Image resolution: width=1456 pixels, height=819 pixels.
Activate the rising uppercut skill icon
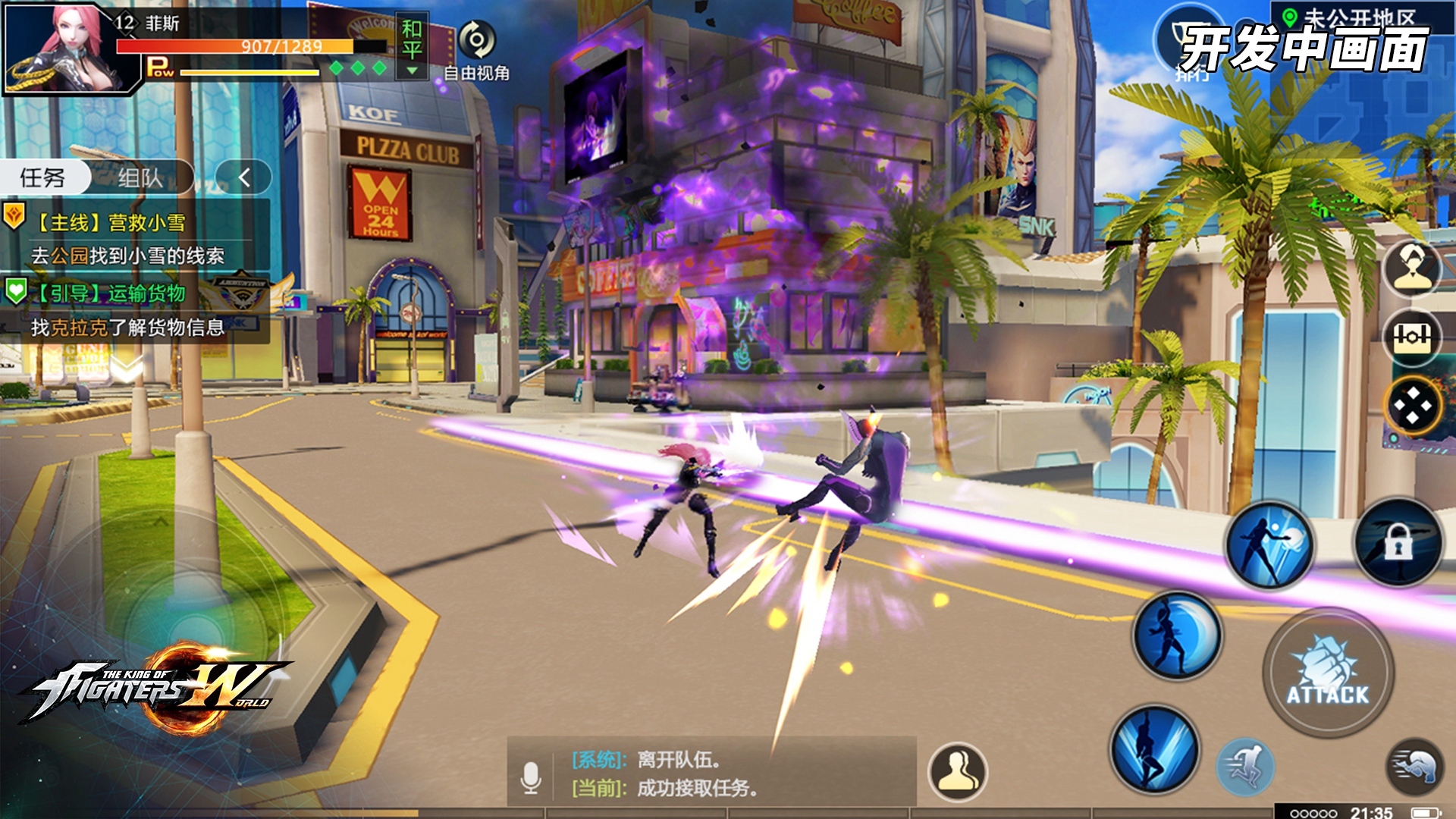(x=1154, y=748)
